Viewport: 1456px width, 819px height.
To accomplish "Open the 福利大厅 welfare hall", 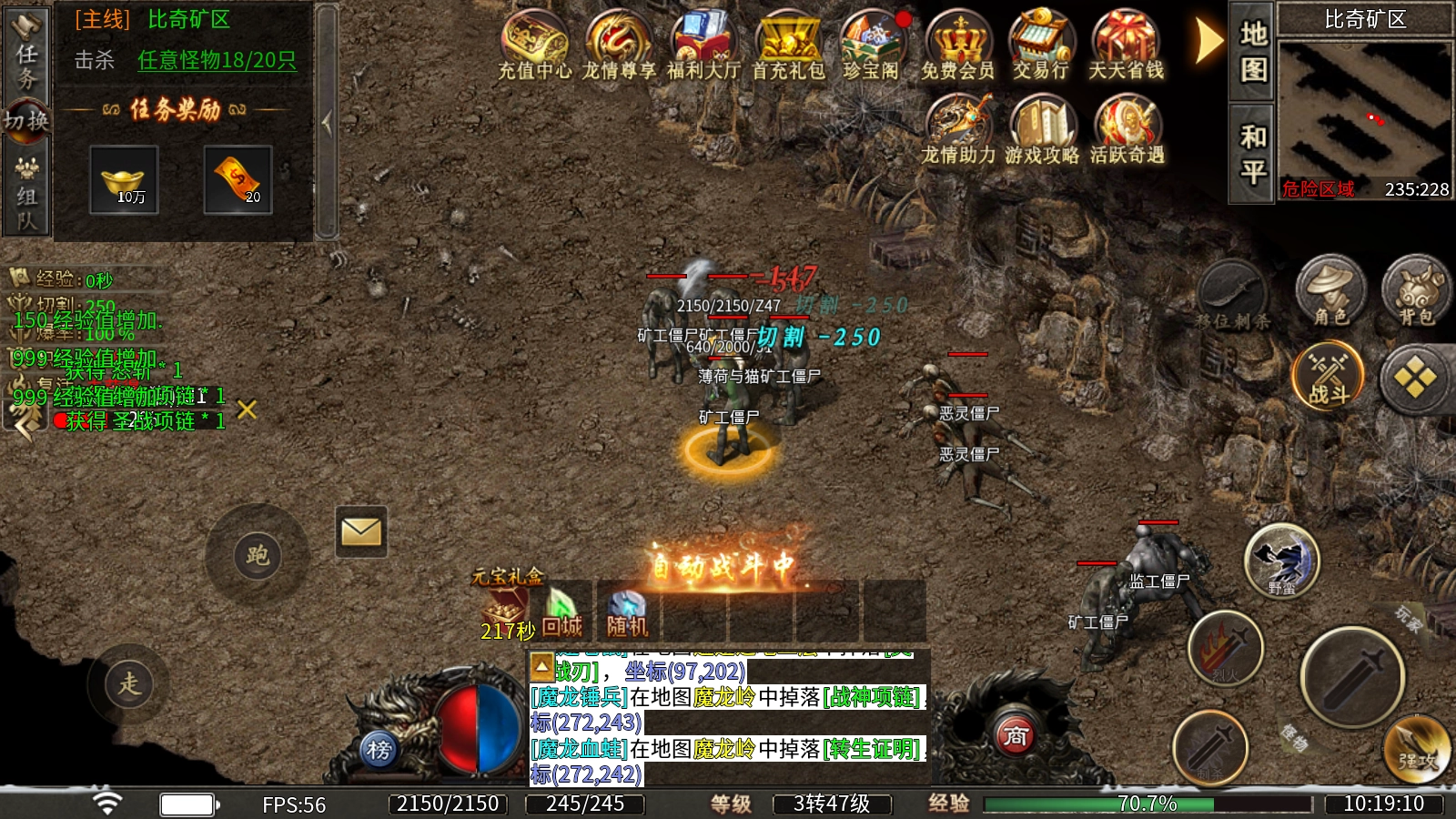I will [x=703, y=45].
